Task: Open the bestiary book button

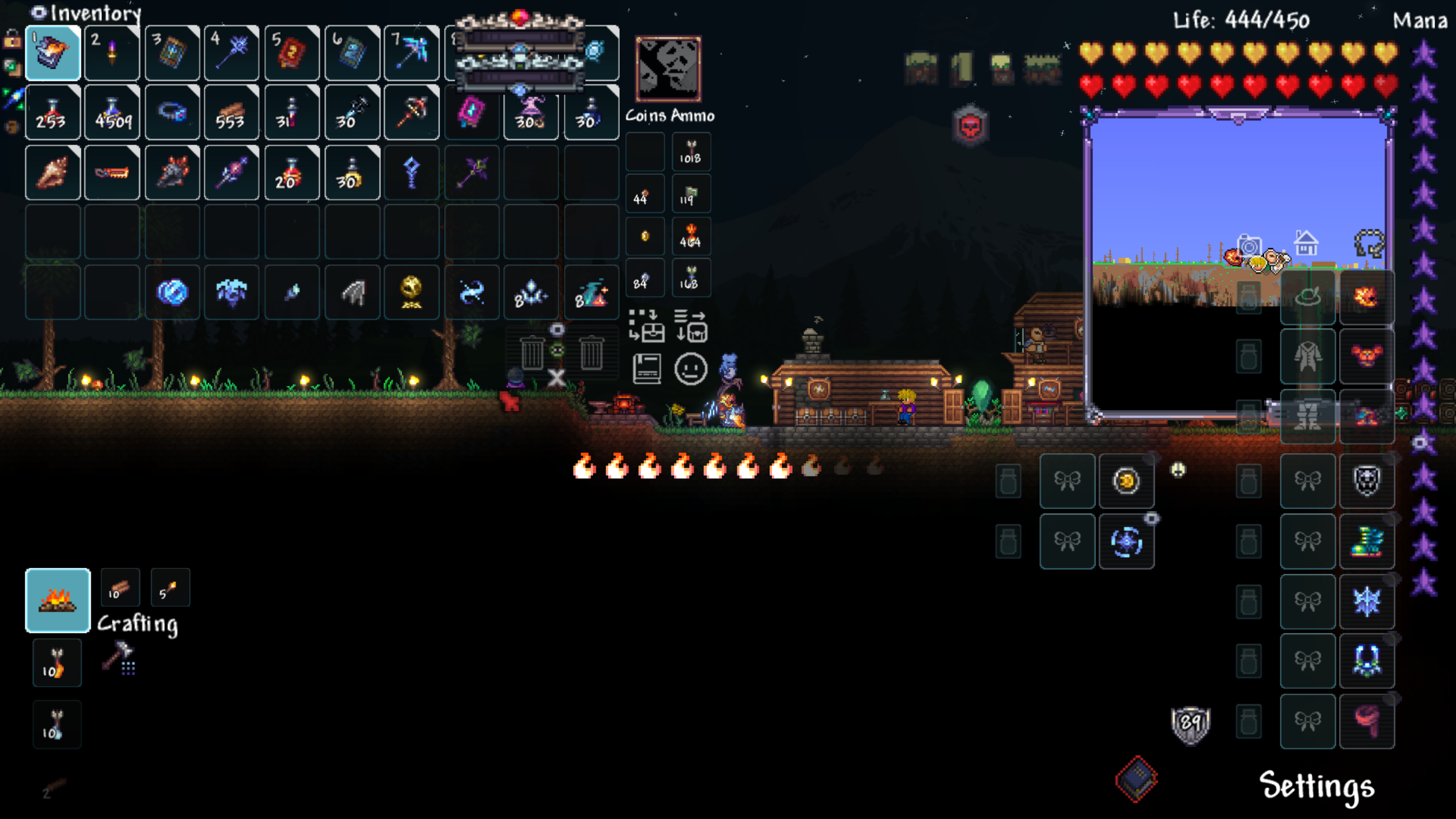Action: pyautogui.click(x=647, y=369)
